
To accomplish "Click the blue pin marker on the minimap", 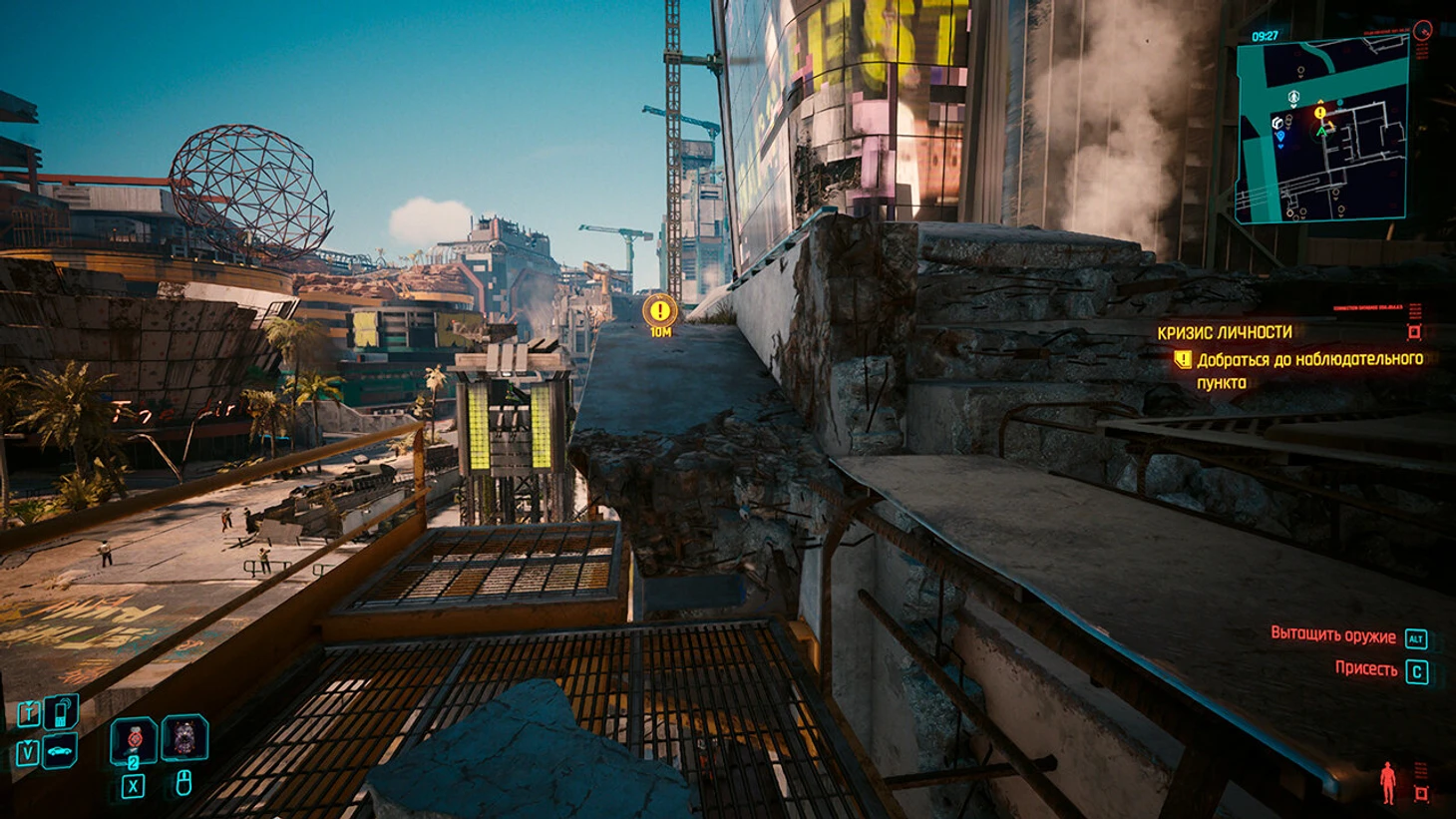I will 1282,135.
